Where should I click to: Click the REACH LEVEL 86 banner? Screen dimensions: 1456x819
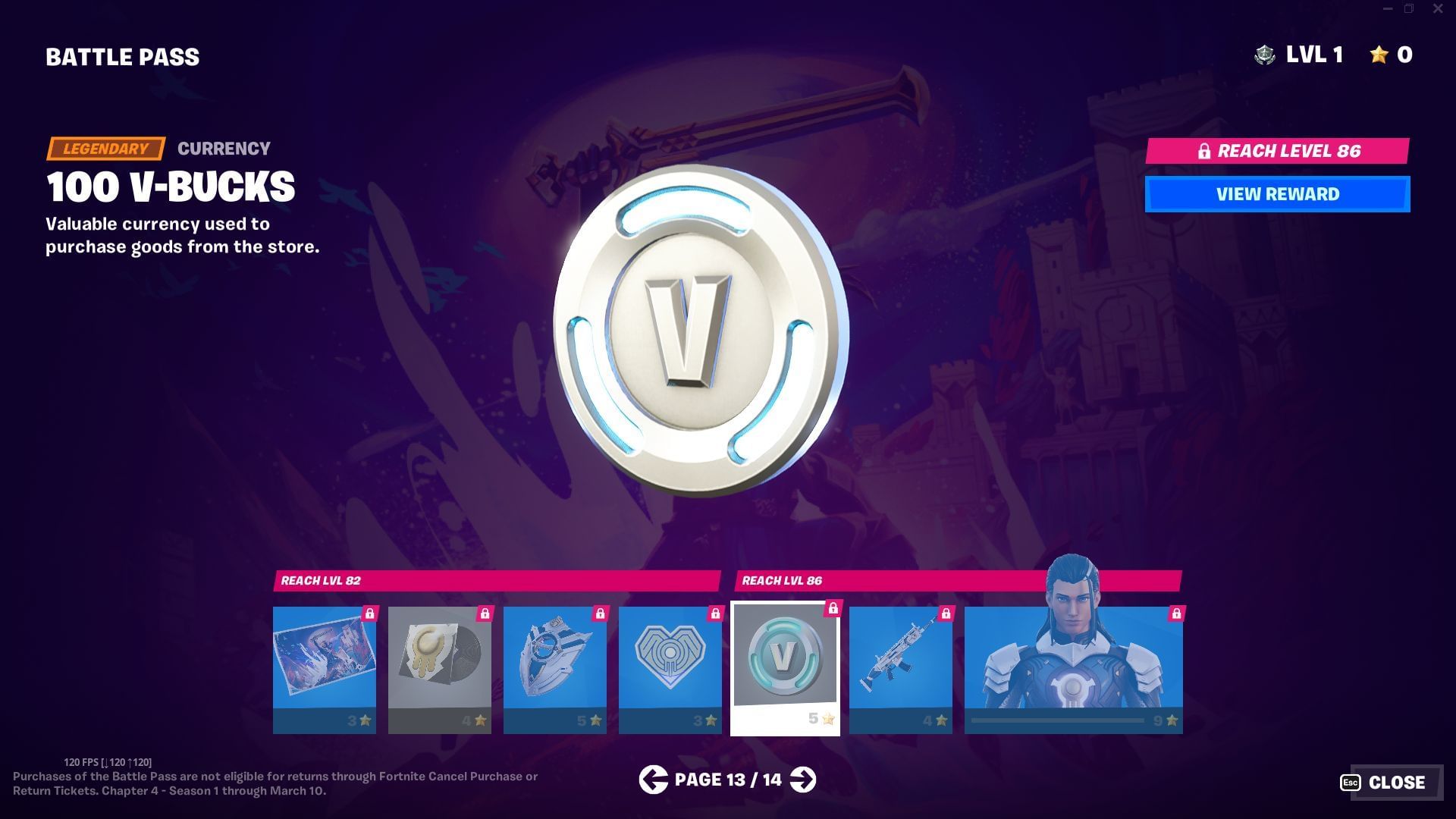1277,151
